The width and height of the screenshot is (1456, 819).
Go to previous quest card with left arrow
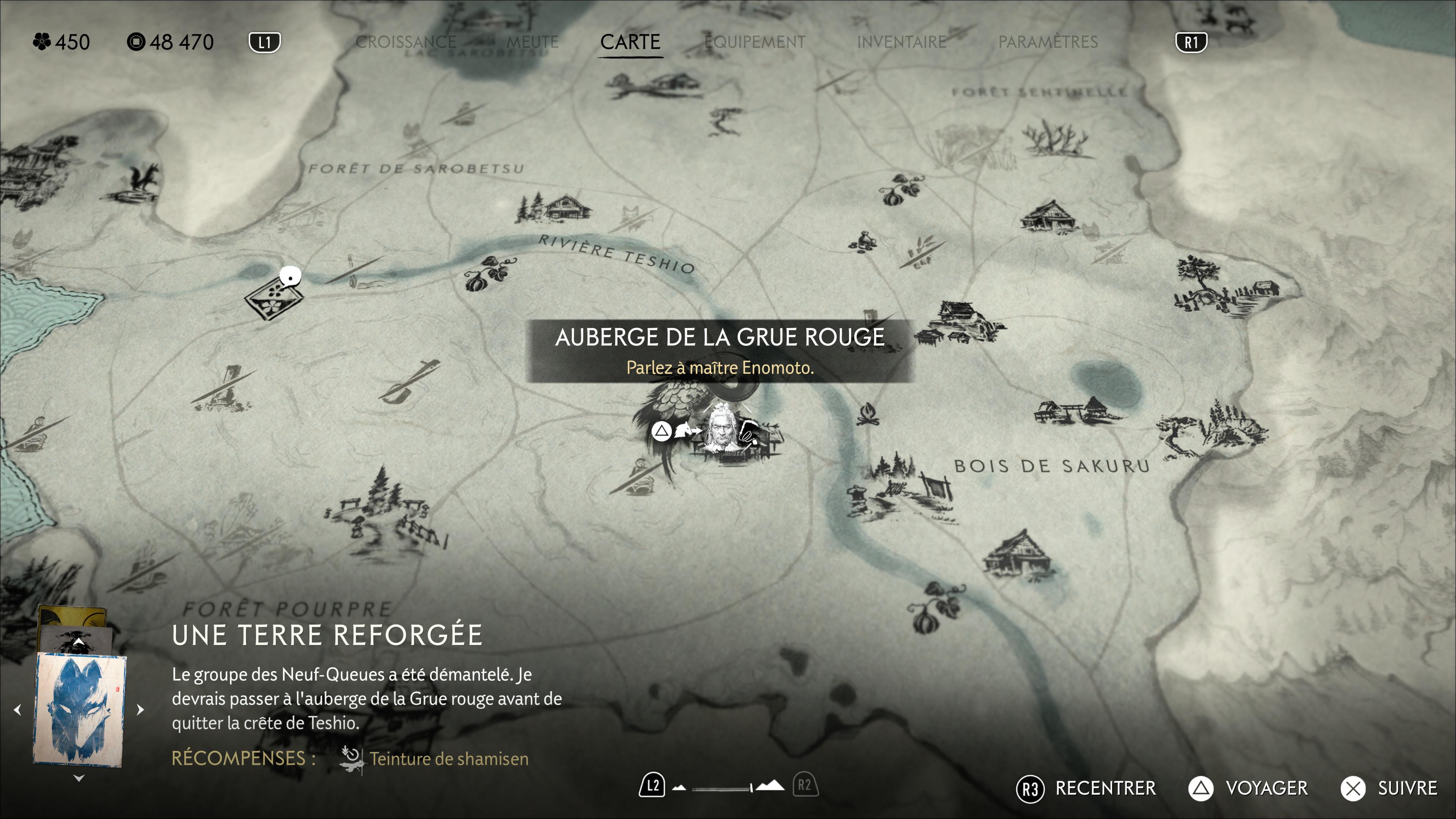click(17, 710)
